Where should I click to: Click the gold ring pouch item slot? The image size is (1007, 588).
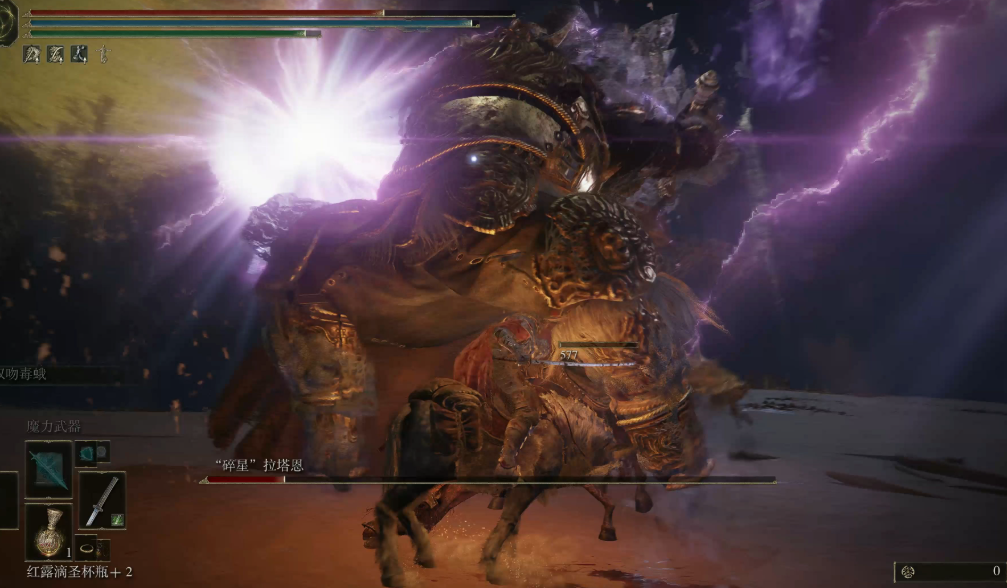point(90,549)
